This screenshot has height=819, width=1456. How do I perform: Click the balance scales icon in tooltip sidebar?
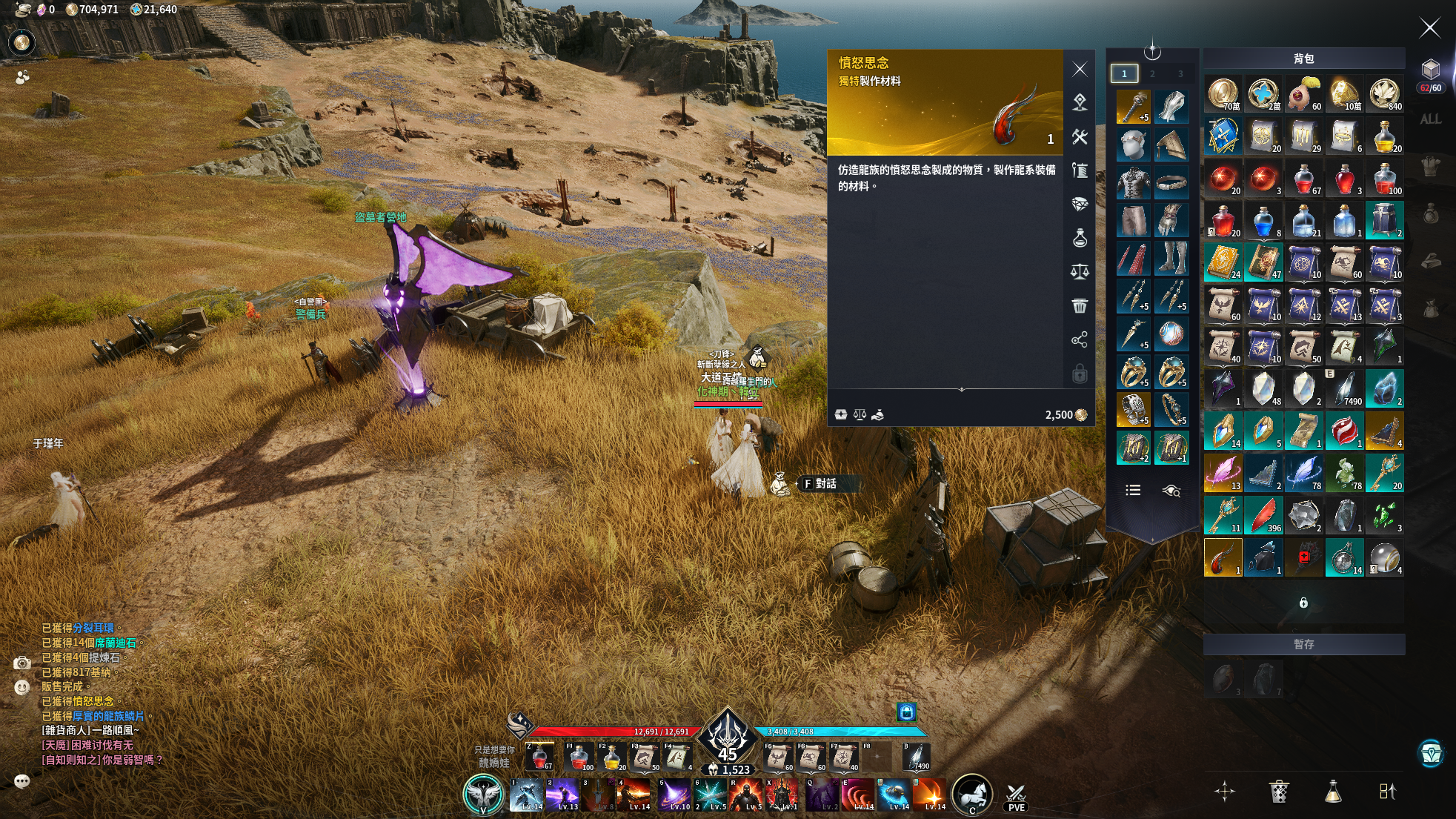[1080, 272]
